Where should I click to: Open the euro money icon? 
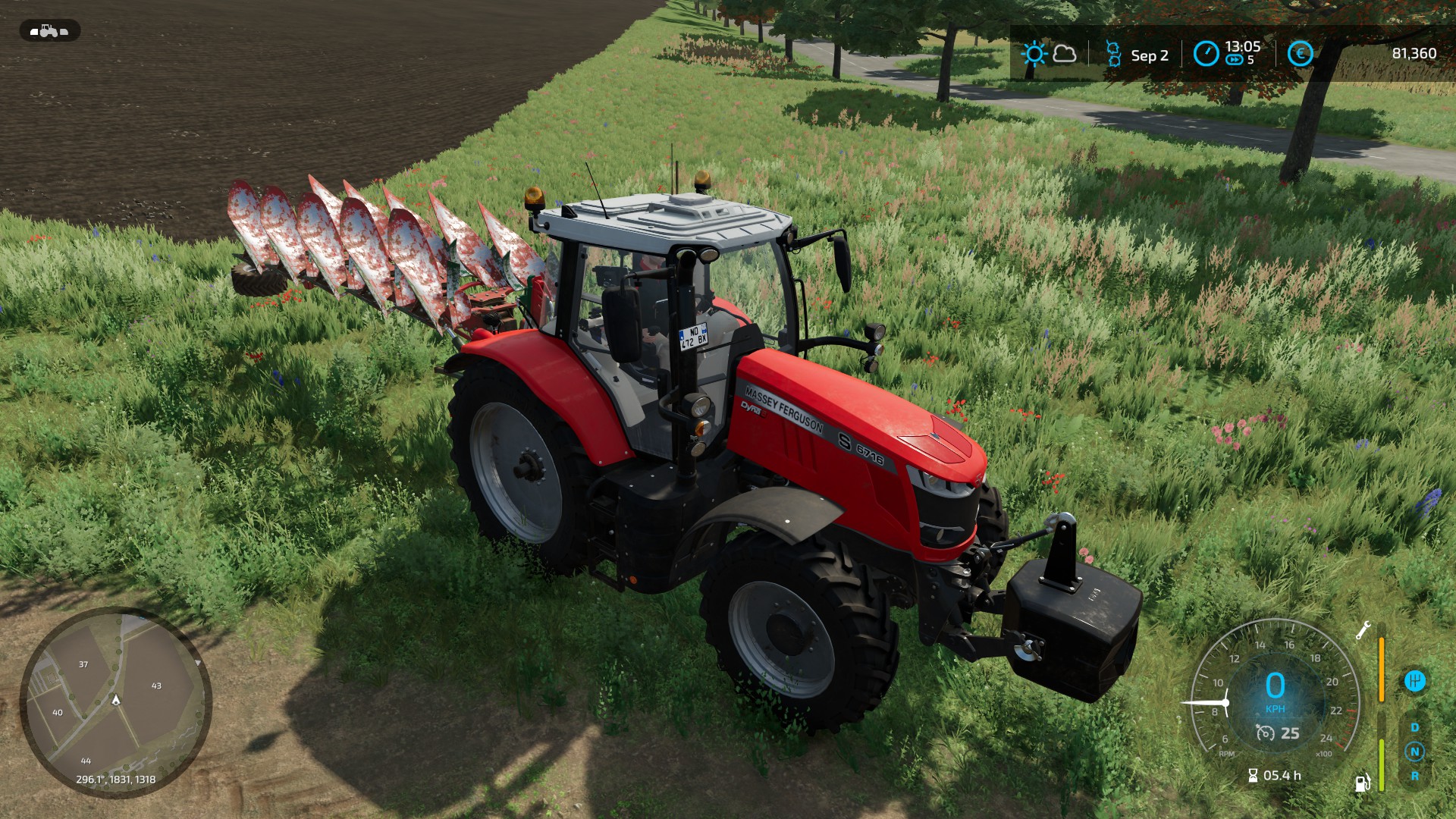1300,54
